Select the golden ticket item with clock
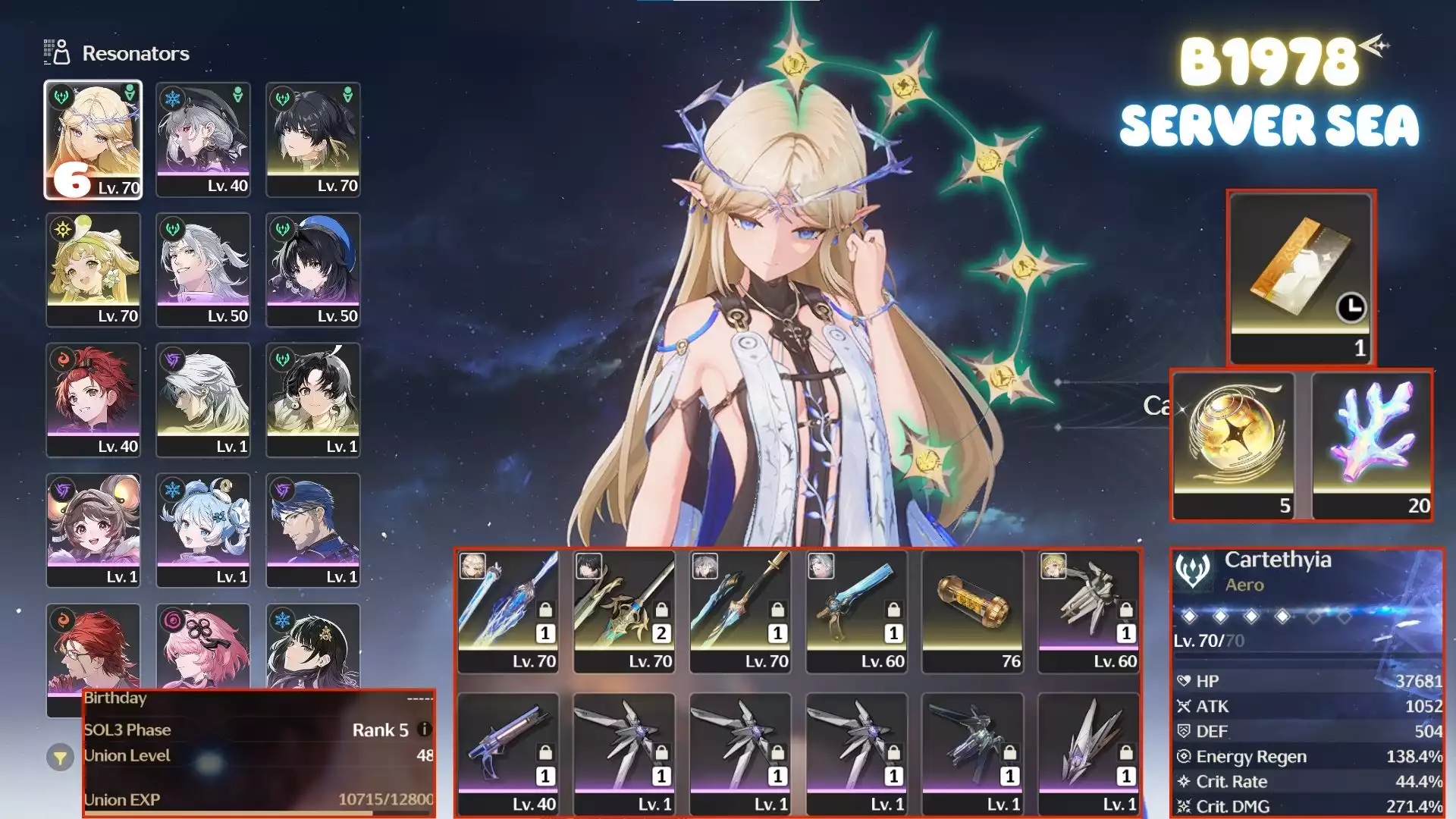Screen dimensions: 1456x819 tap(1301, 277)
